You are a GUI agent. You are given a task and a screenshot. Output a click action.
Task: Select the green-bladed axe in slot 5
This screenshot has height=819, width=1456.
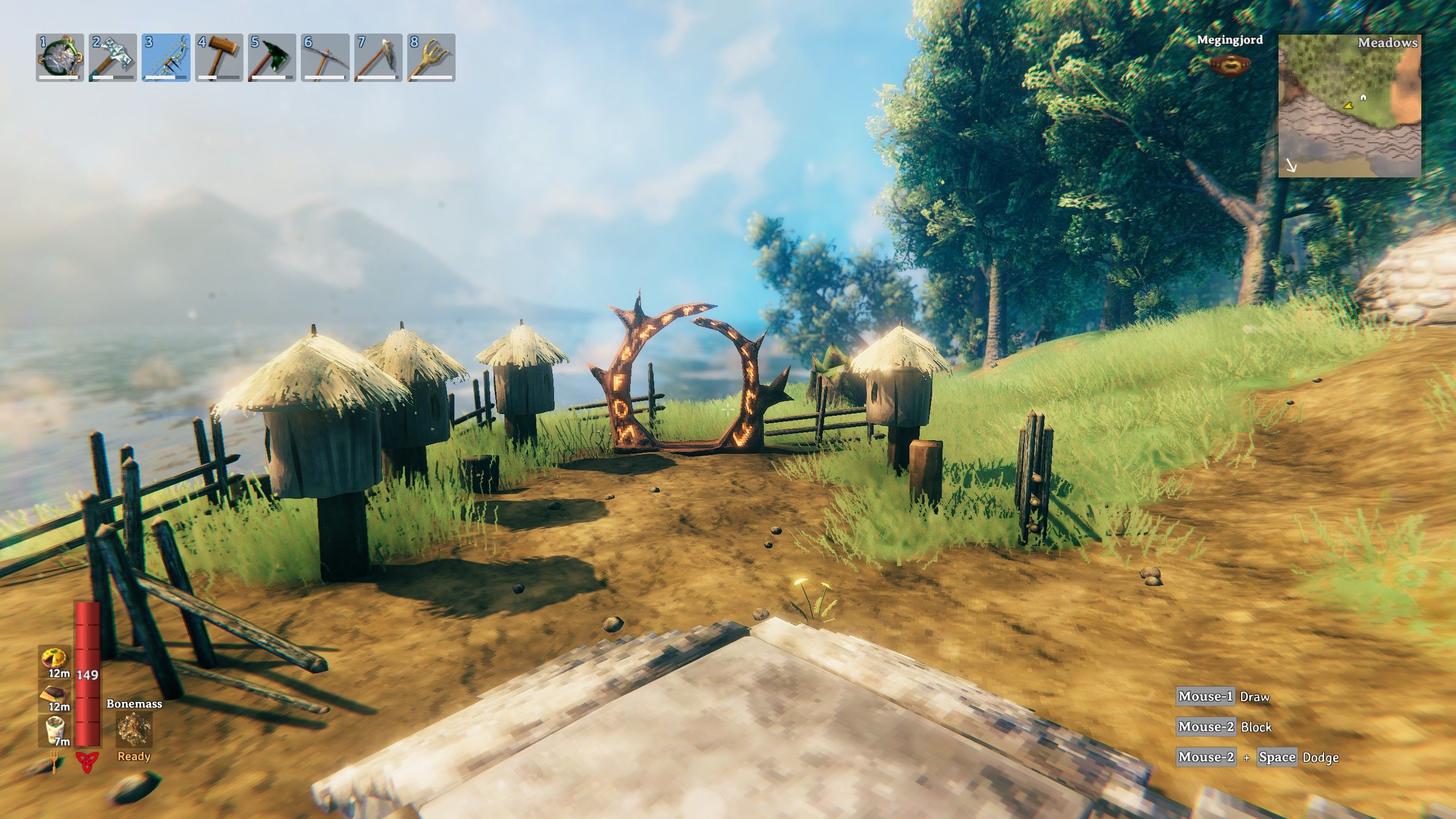[272, 57]
